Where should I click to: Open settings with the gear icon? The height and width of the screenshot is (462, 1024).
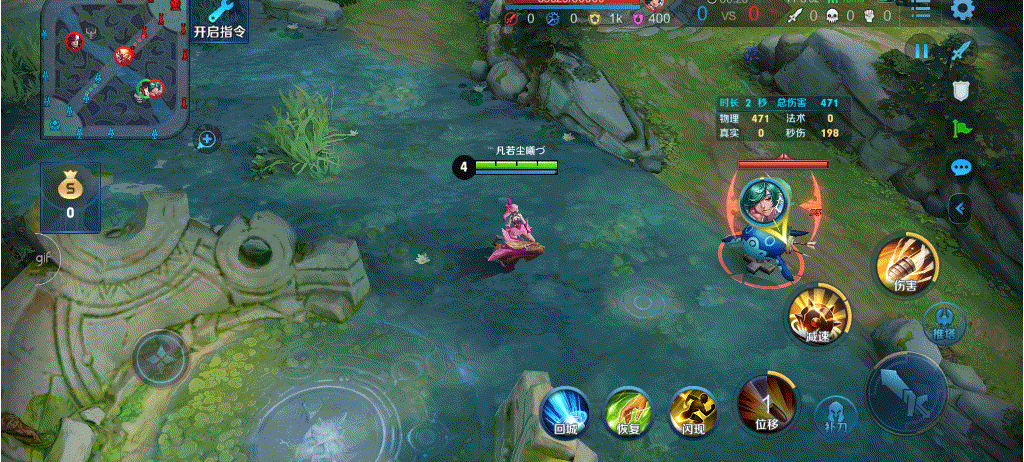962,11
